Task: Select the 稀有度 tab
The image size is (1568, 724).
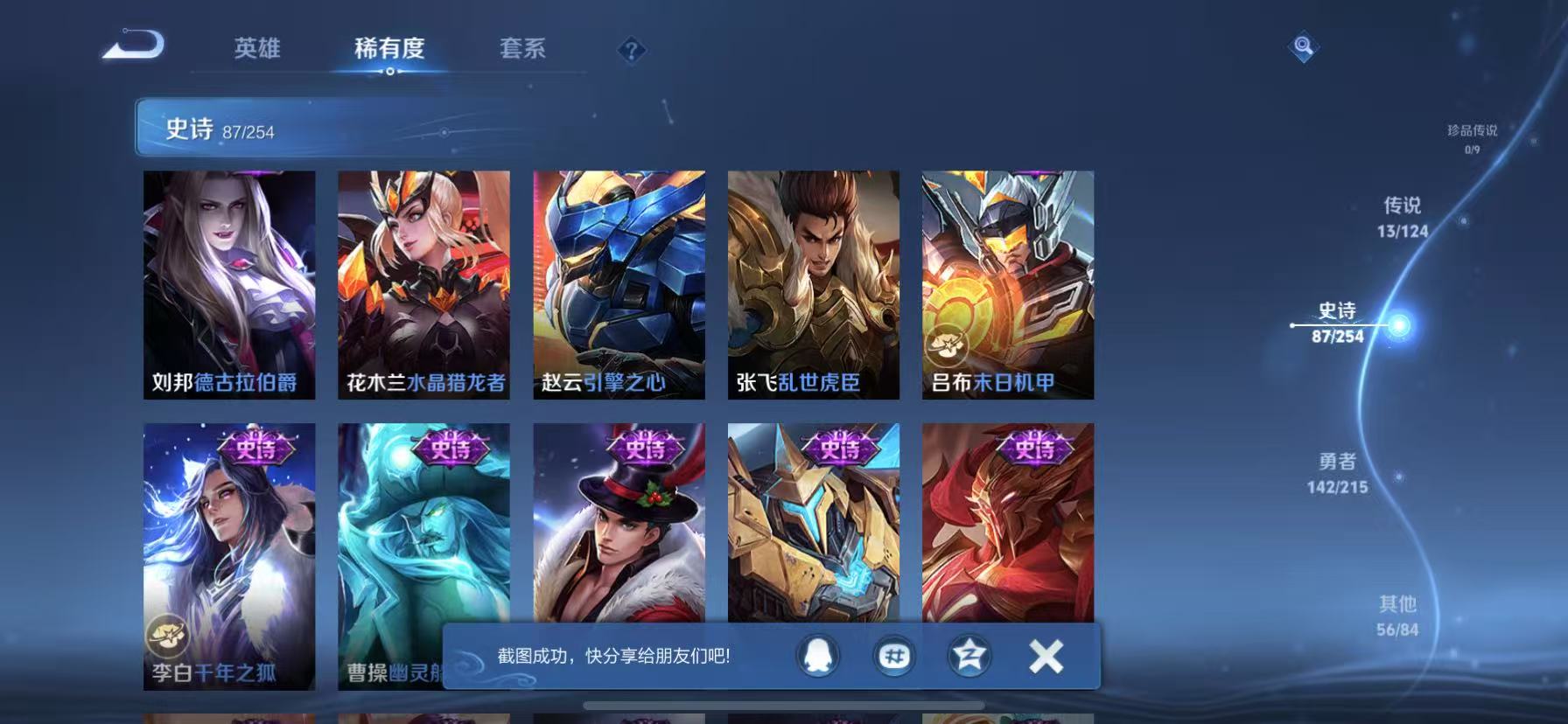Action: (389, 50)
